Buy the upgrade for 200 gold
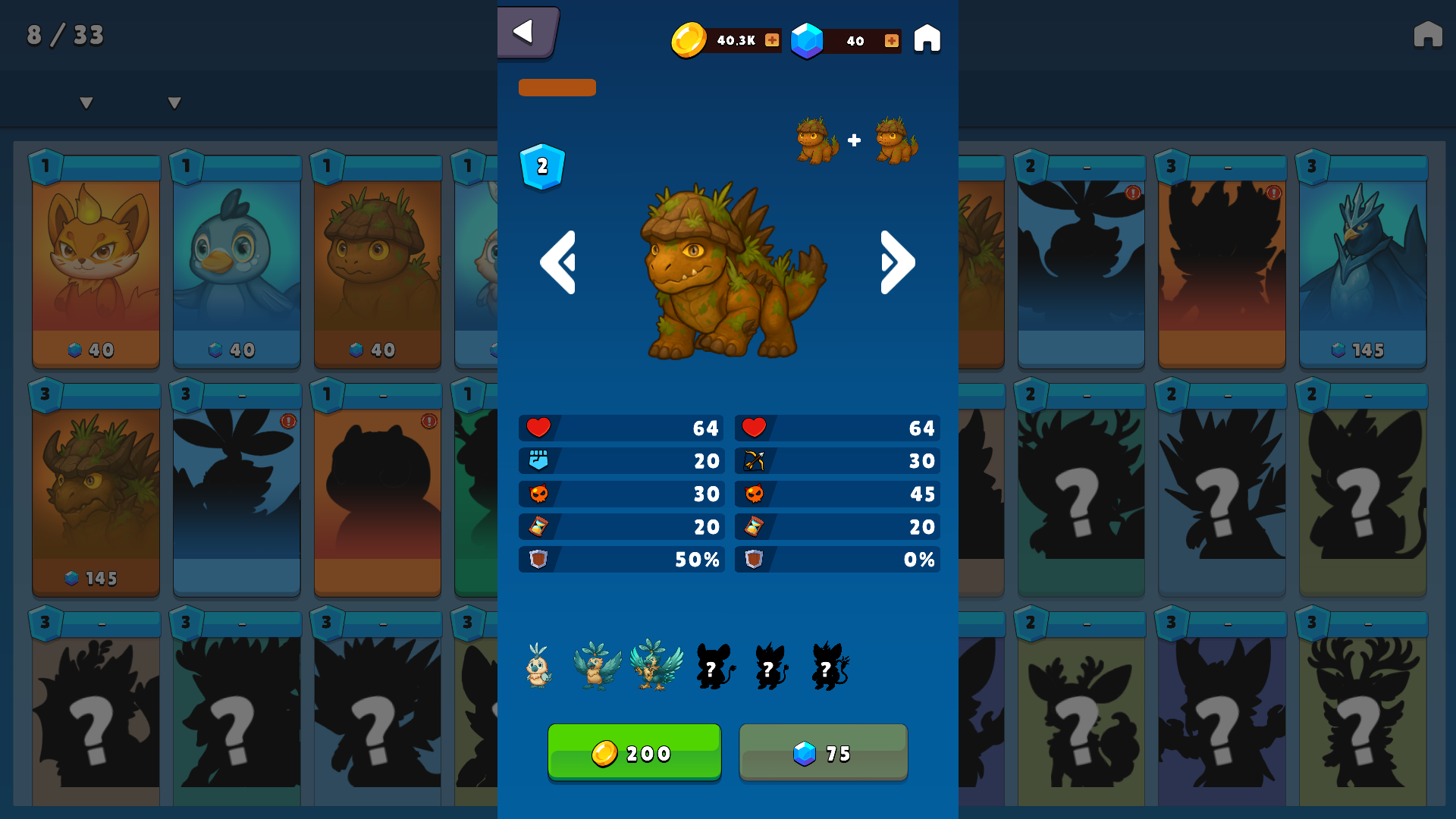This screenshot has height=819, width=1456. [634, 752]
